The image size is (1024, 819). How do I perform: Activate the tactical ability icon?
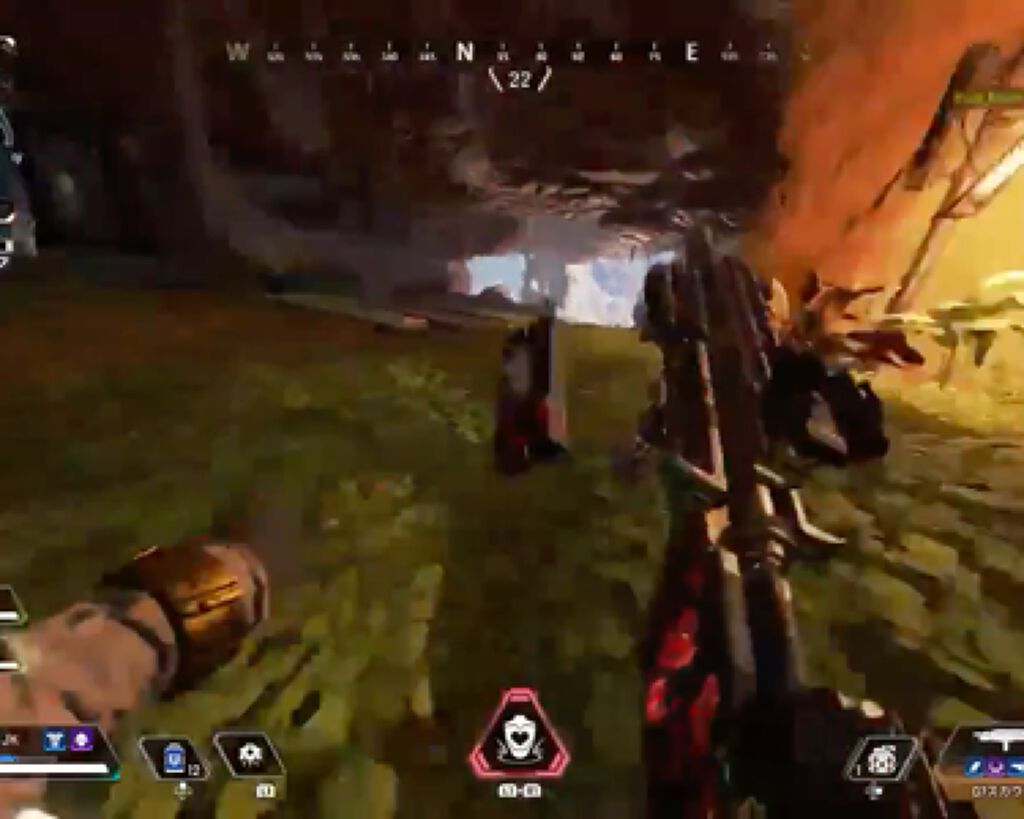click(249, 755)
